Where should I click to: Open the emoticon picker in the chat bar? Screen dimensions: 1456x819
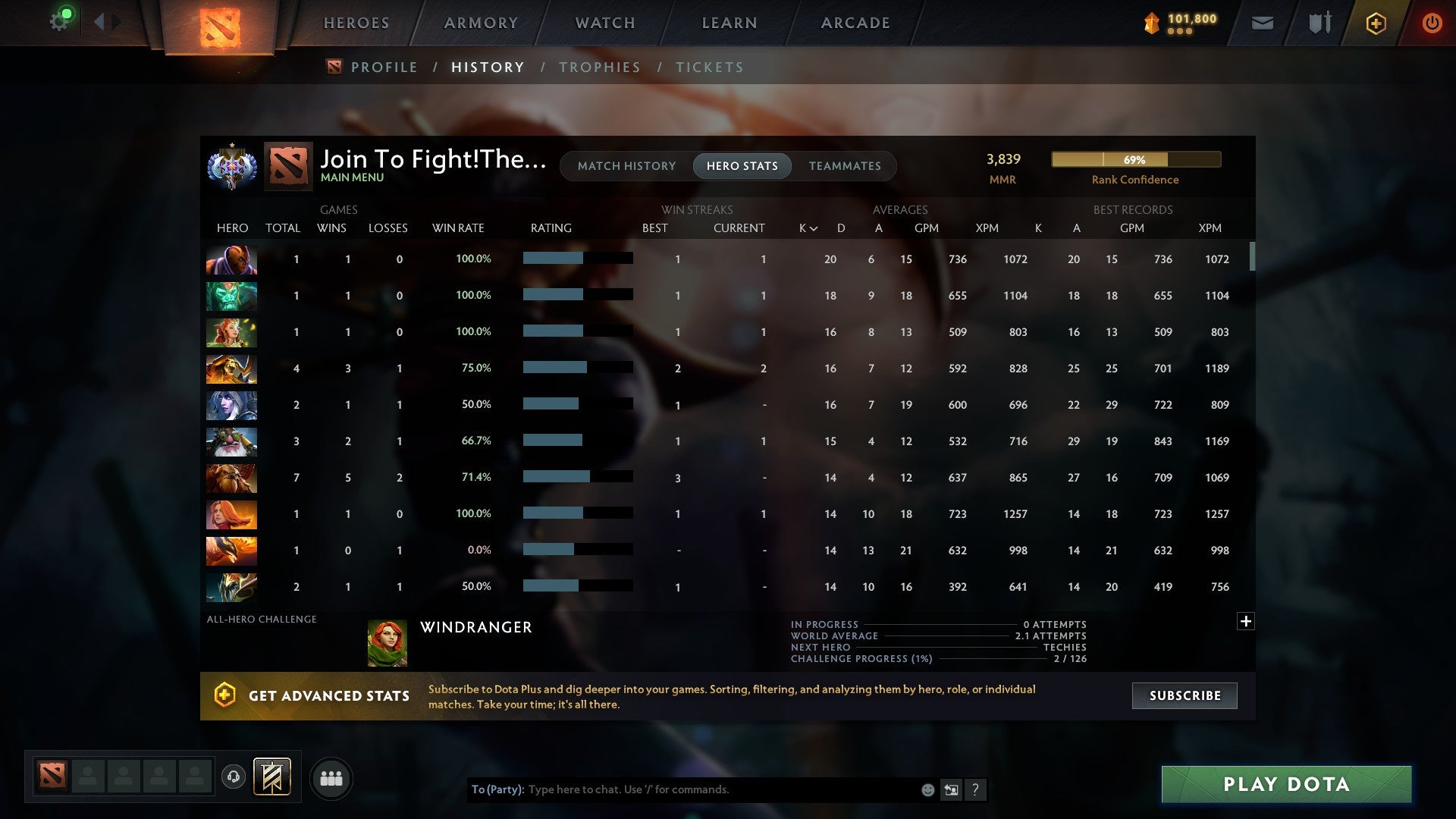927,789
